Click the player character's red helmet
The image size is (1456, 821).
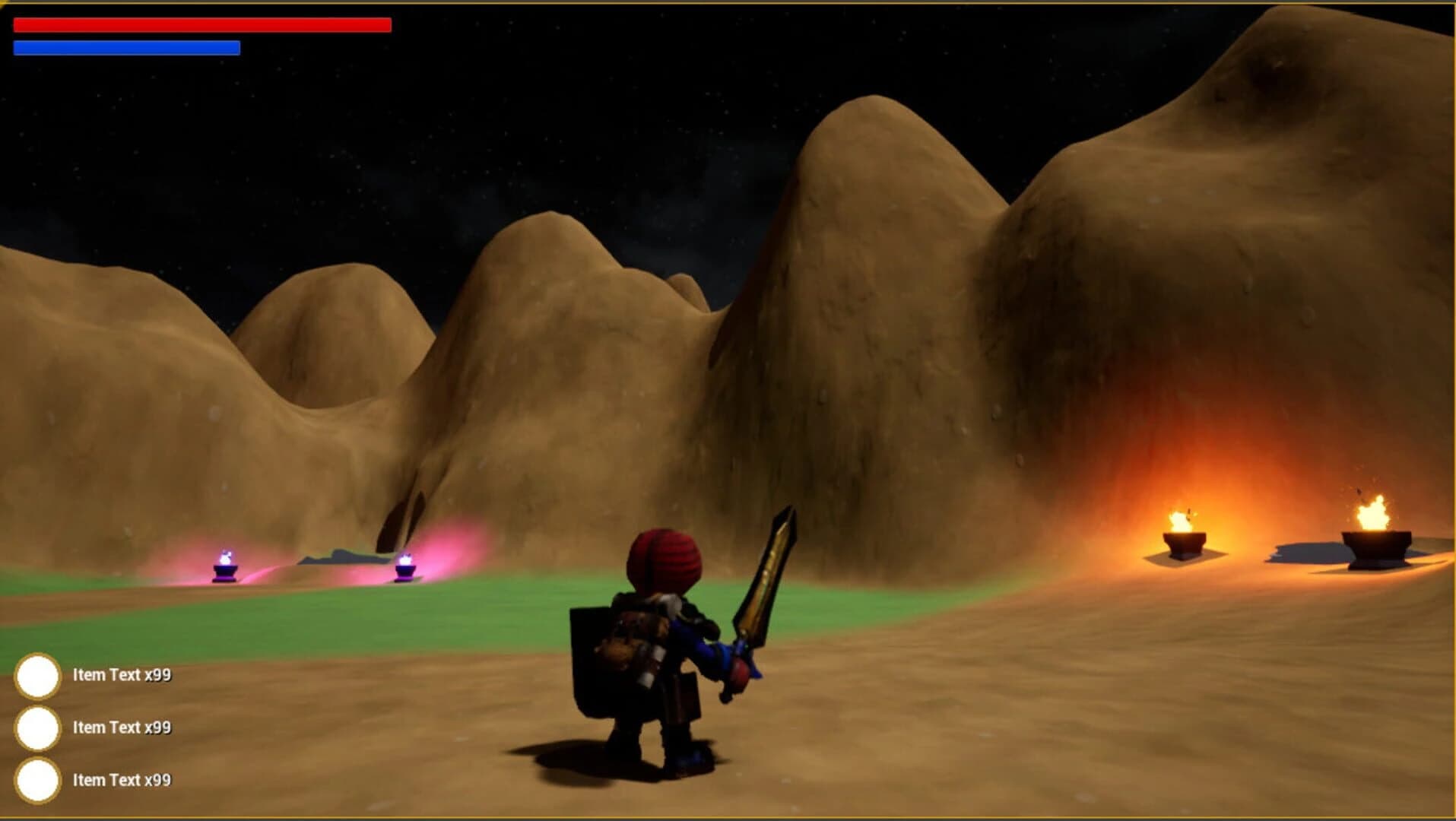[664, 559]
